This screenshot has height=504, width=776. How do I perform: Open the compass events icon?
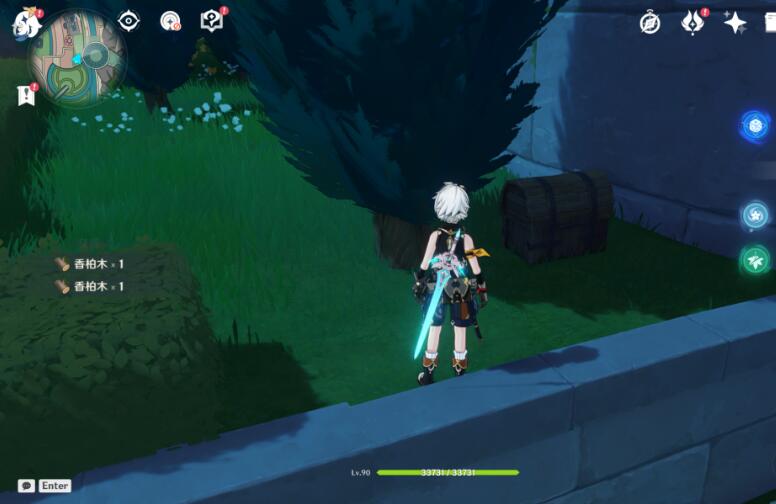(650, 23)
